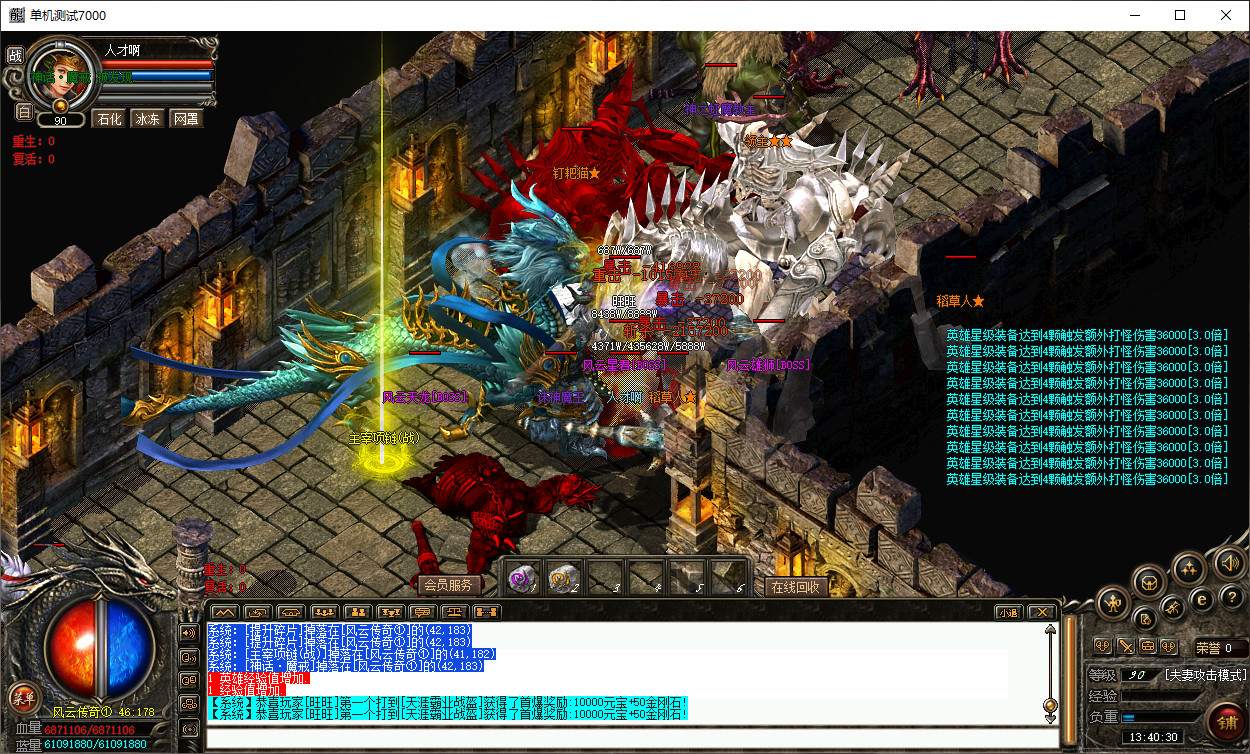Activate the 石化 skill button
Image resolution: width=1250 pixels, height=754 pixels.
tap(108, 119)
